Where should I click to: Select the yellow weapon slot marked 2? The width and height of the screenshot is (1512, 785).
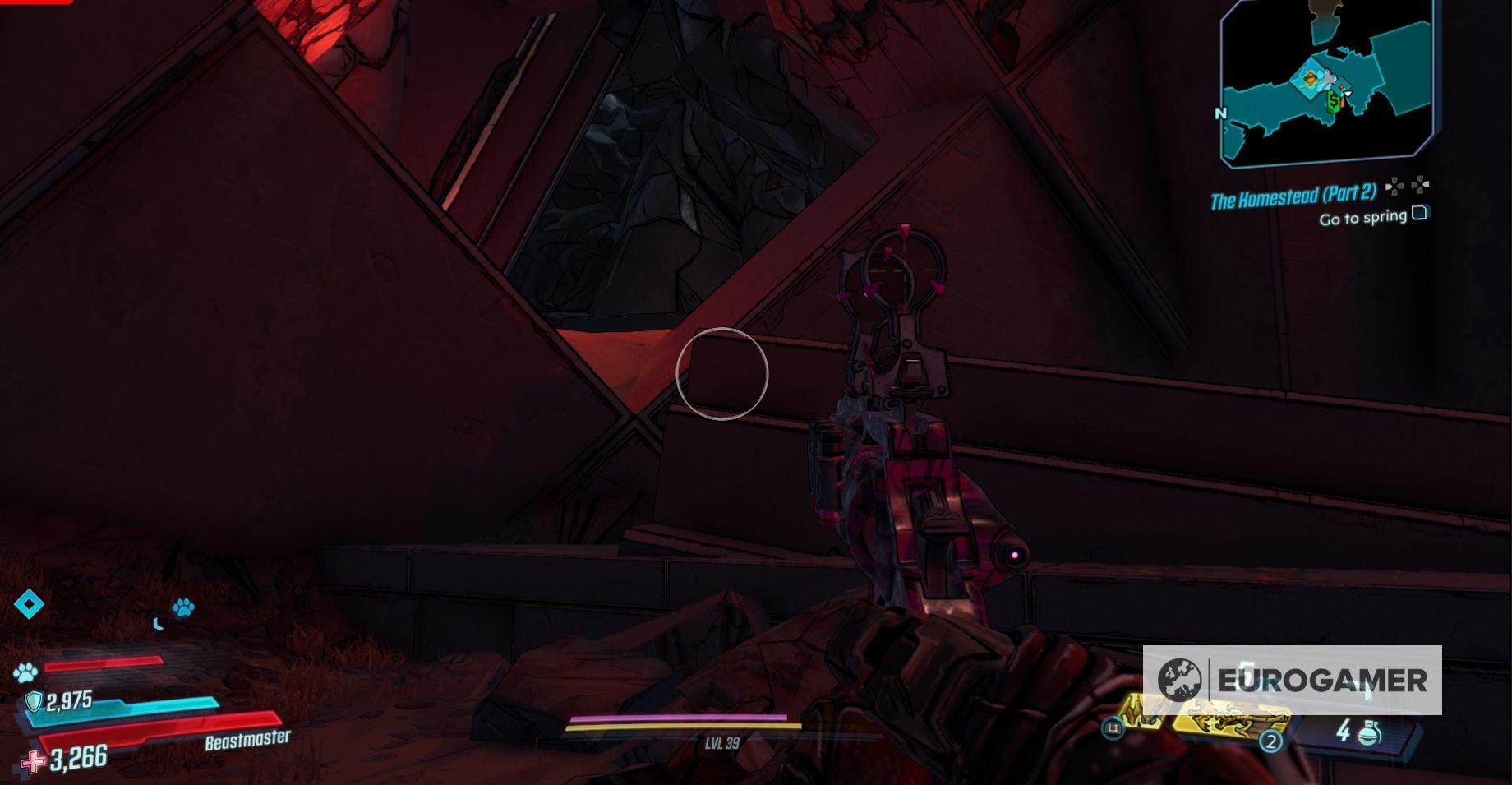[x=1229, y=722]
